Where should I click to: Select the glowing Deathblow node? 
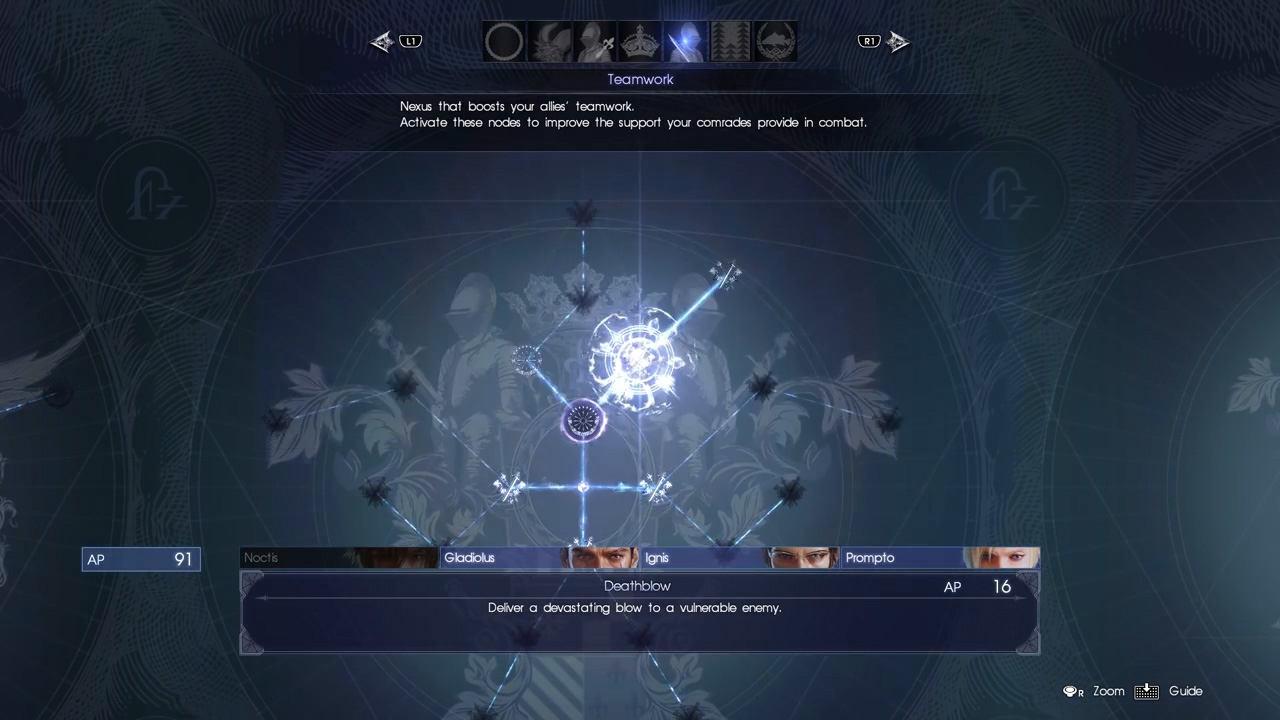pos(636,358)
